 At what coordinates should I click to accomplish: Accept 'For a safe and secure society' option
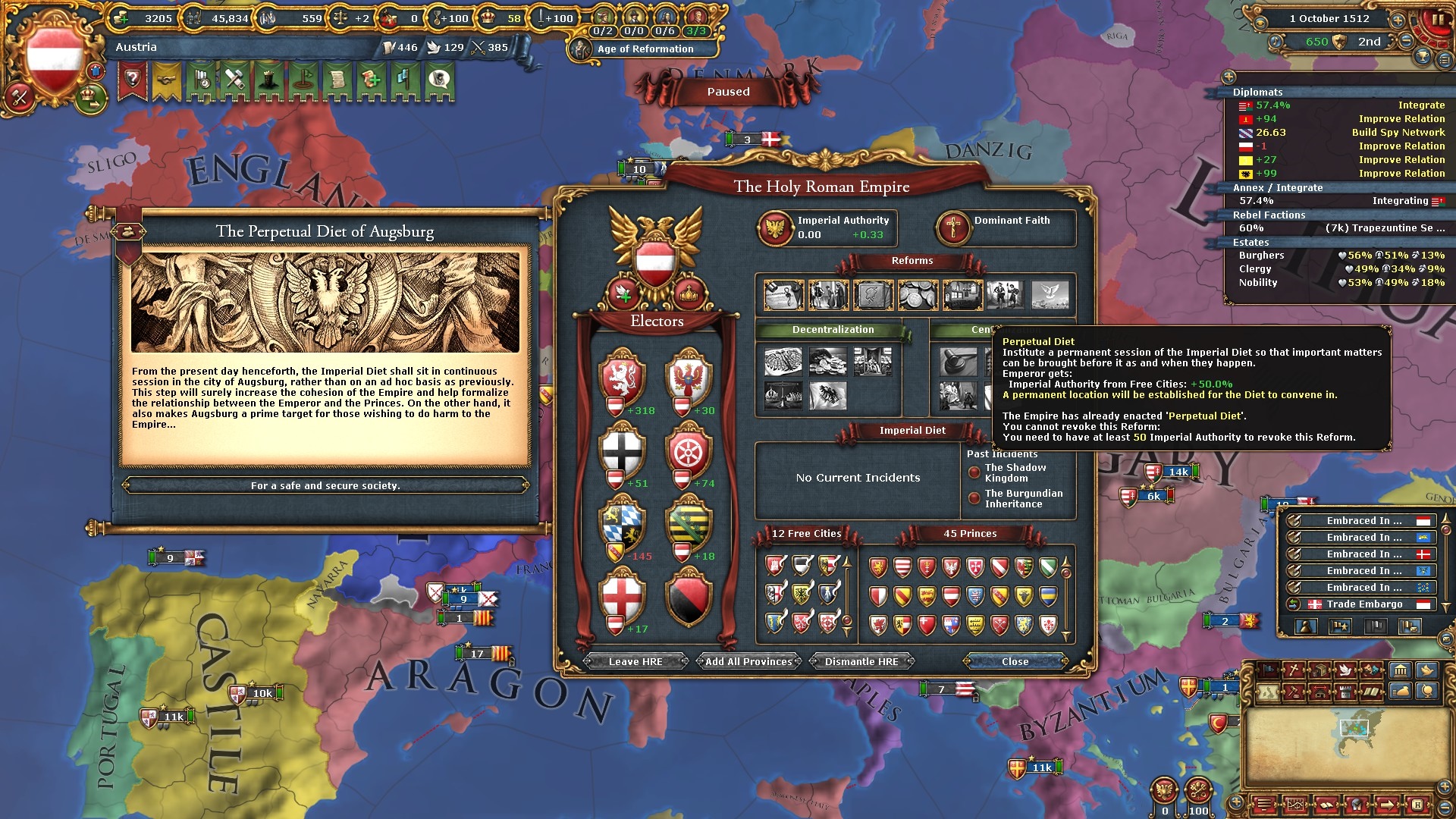[325, 485]
